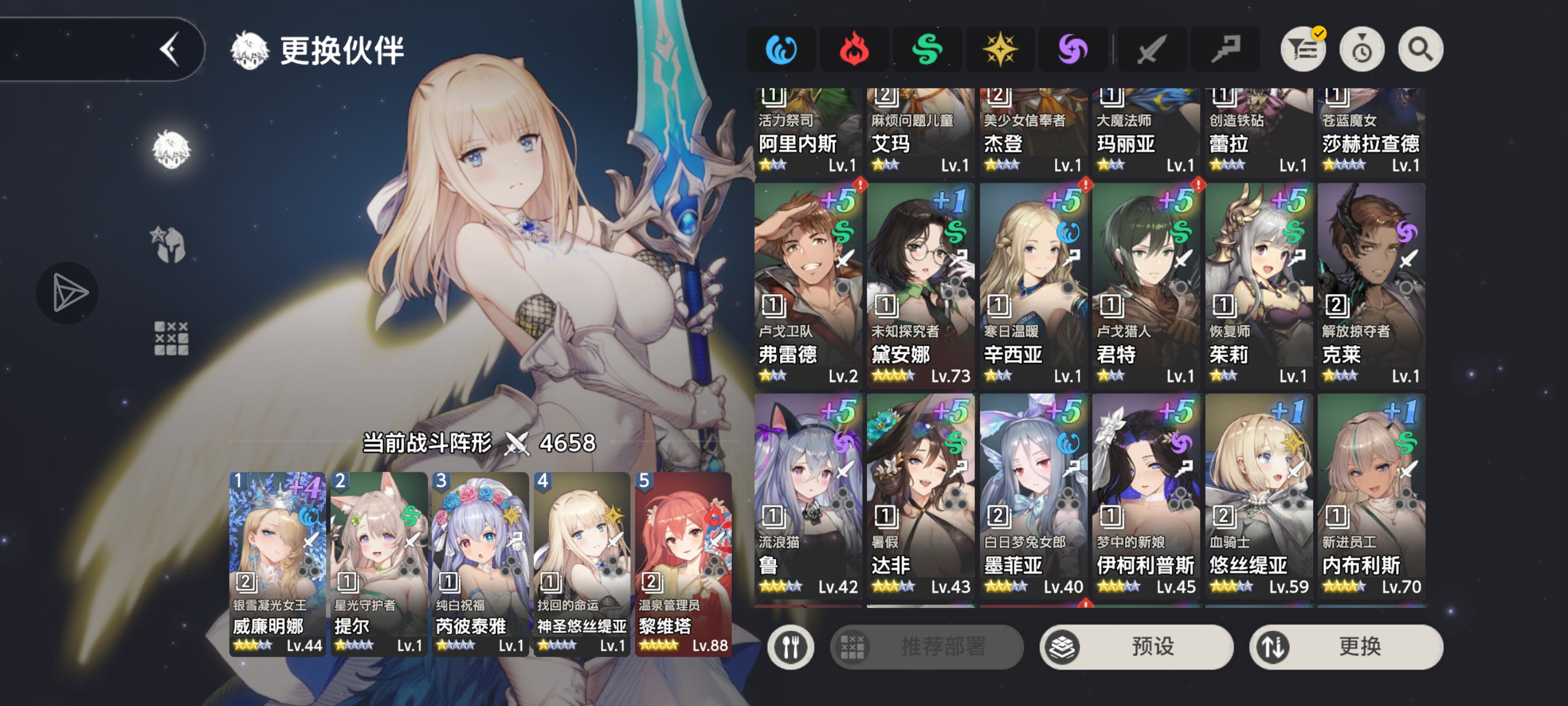Open the sort and filter list button

[x=1303, y=49]
